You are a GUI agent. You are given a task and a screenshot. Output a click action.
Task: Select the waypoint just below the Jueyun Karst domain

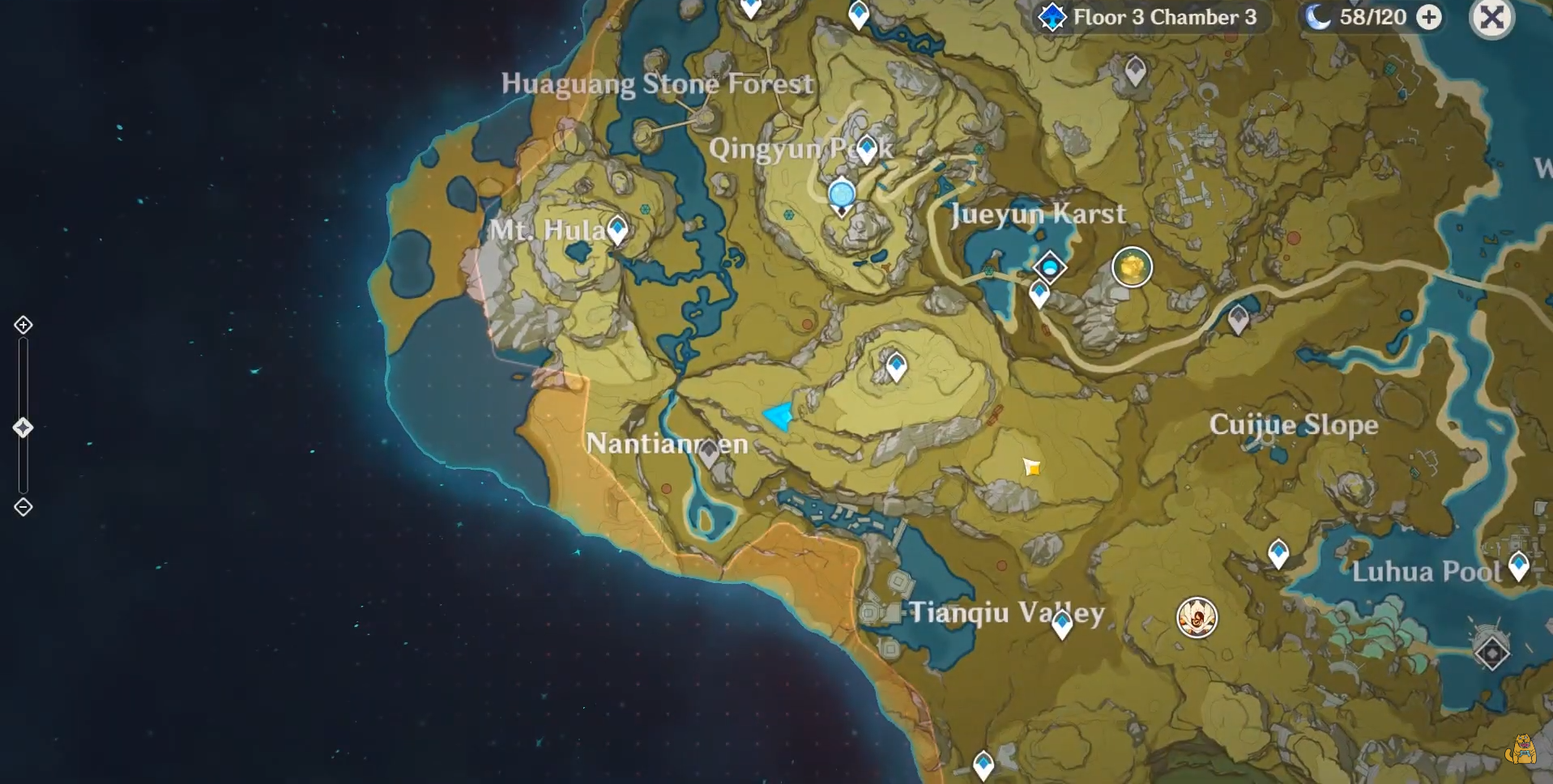(x=1039, y=293)
